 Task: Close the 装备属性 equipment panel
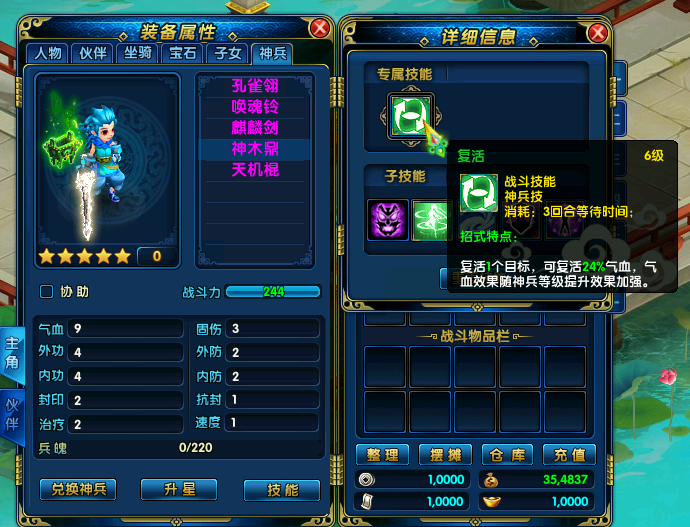[319, 29]
